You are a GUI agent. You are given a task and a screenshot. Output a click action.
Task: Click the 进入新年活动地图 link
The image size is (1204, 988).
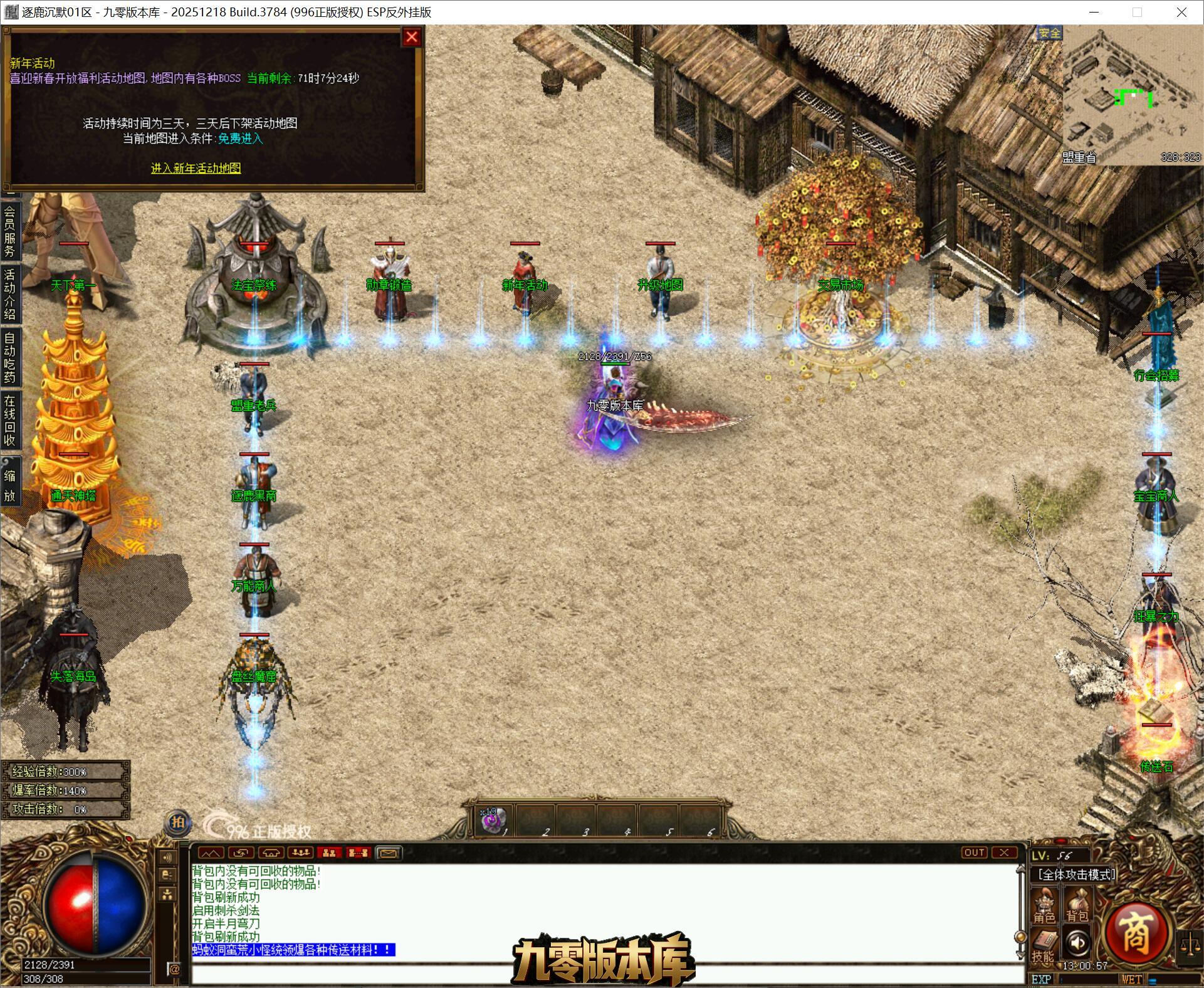[196, 168]
